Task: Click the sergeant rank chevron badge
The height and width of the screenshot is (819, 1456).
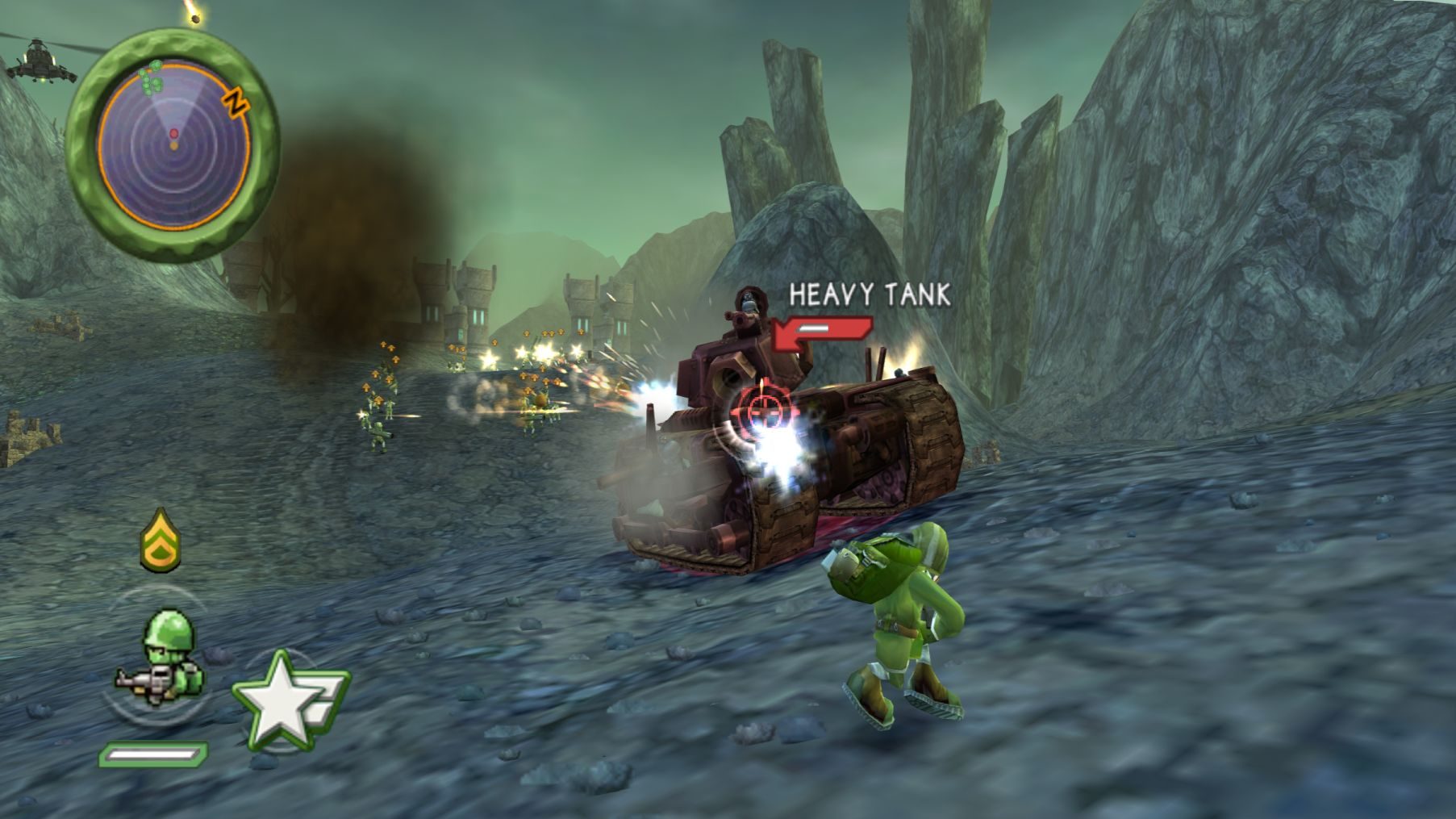Action: pyautogui.click(x=161, y=541)
